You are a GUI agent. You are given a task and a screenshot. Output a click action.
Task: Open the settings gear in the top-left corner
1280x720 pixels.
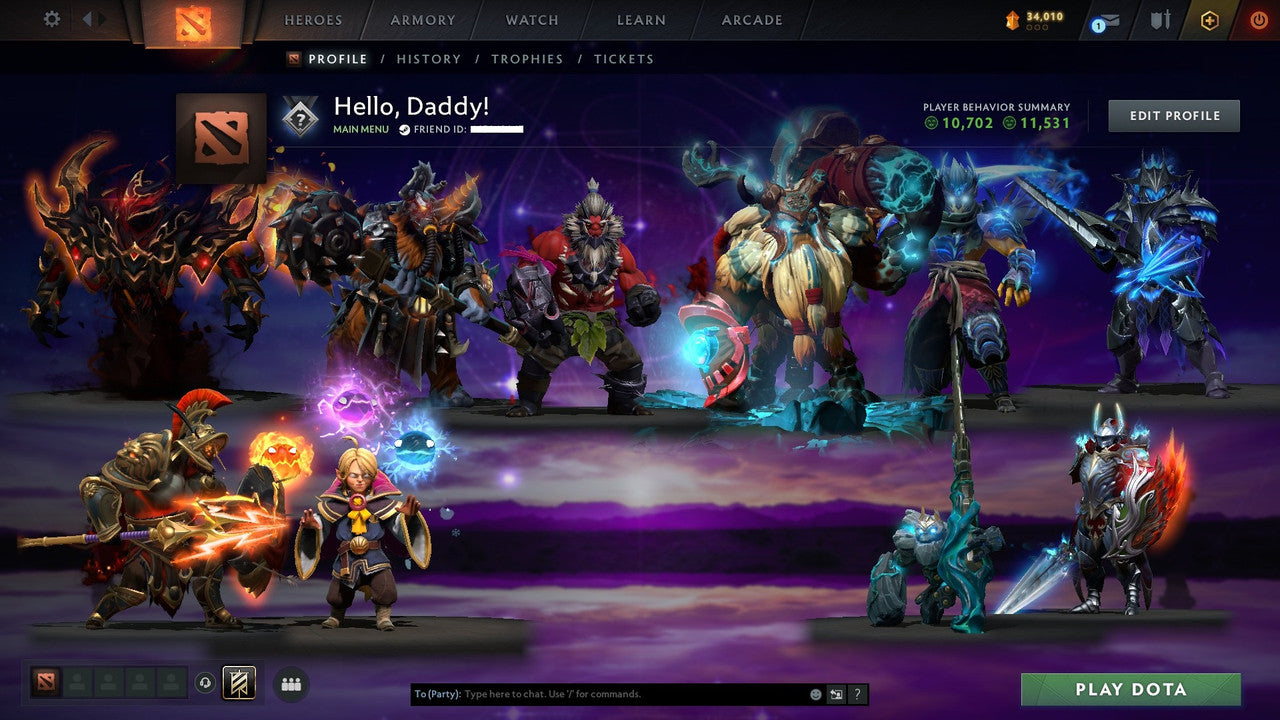pos(51,19)
